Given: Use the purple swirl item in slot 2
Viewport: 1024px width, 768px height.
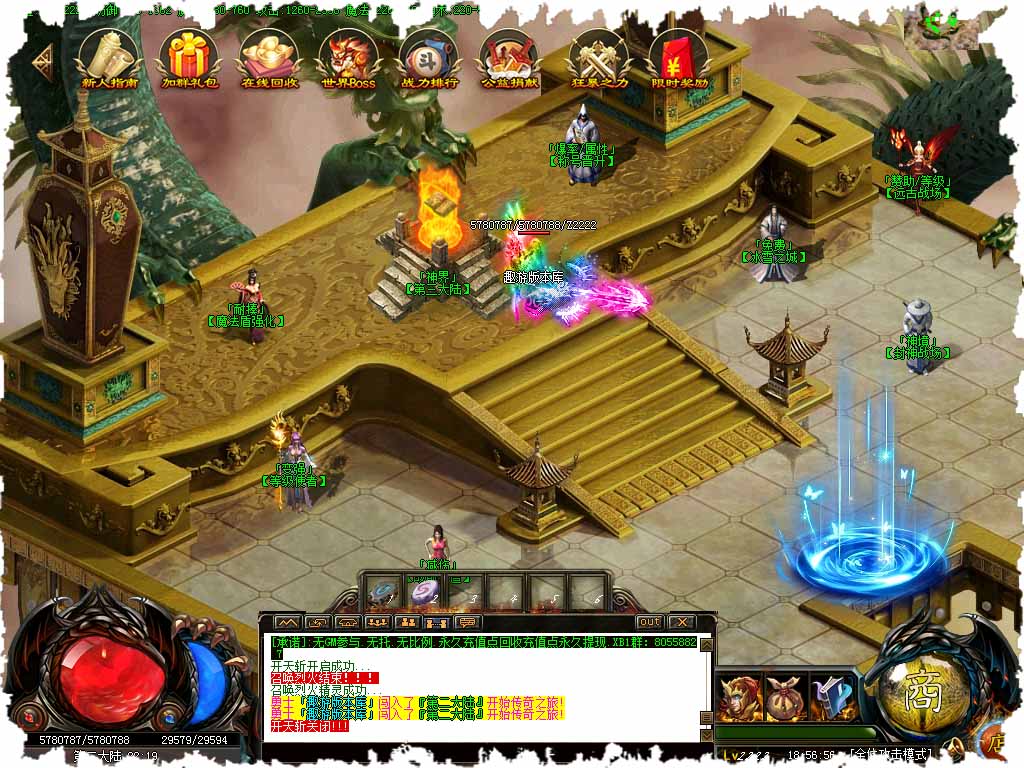Looking at the screenshot, I should pyautogui.click(x=420, y=592).
